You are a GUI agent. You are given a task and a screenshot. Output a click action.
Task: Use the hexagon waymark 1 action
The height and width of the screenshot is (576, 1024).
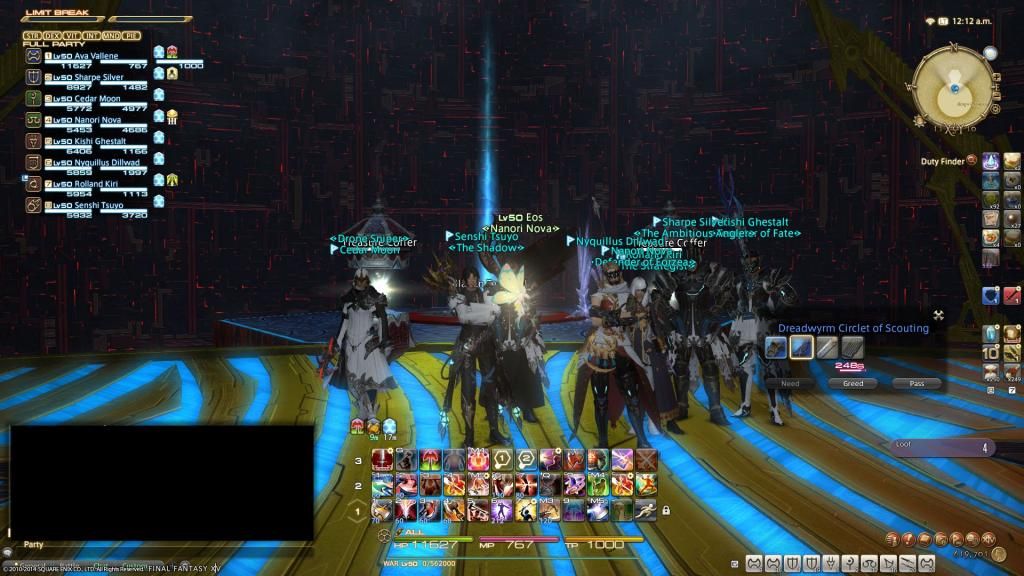click(503, 459)
